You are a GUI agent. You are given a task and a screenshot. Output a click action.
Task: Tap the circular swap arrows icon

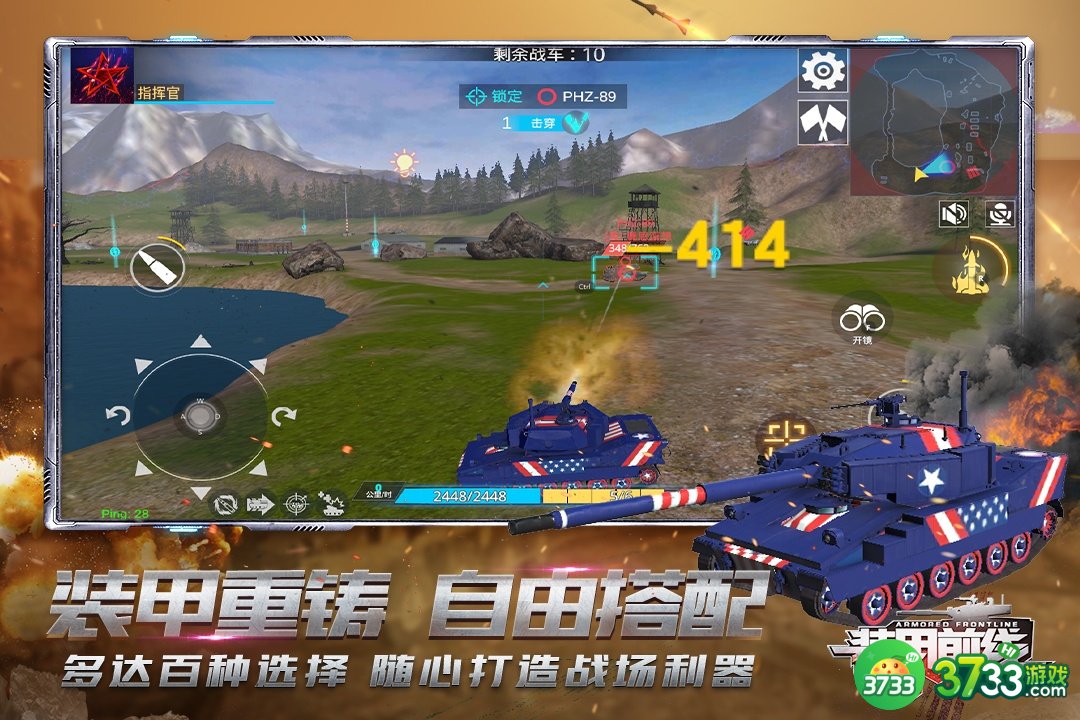coord(225,504)
